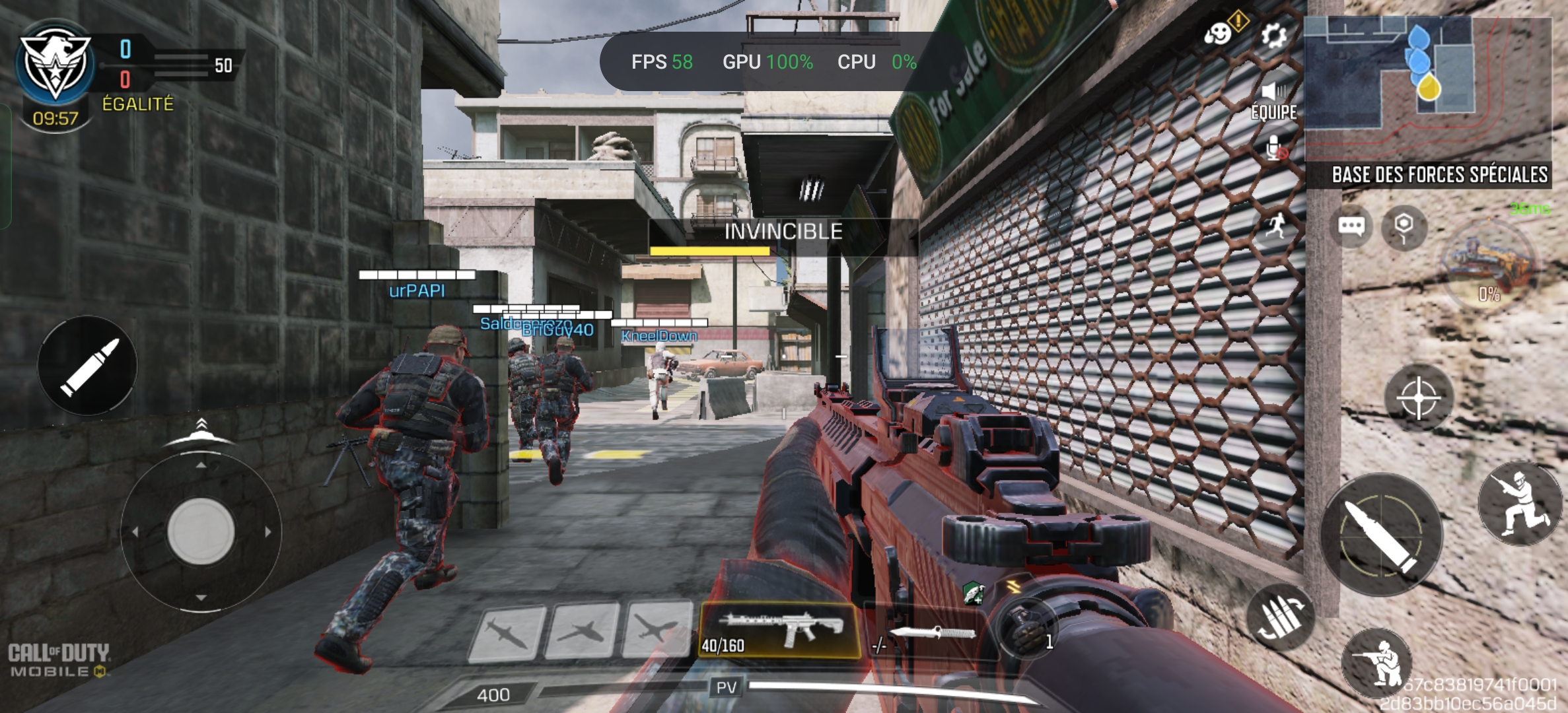Image resolution: width=1568 pixels, height=713 pixels.
Task: Toggle the microphone icon
Action: [x=1275, y=149]
